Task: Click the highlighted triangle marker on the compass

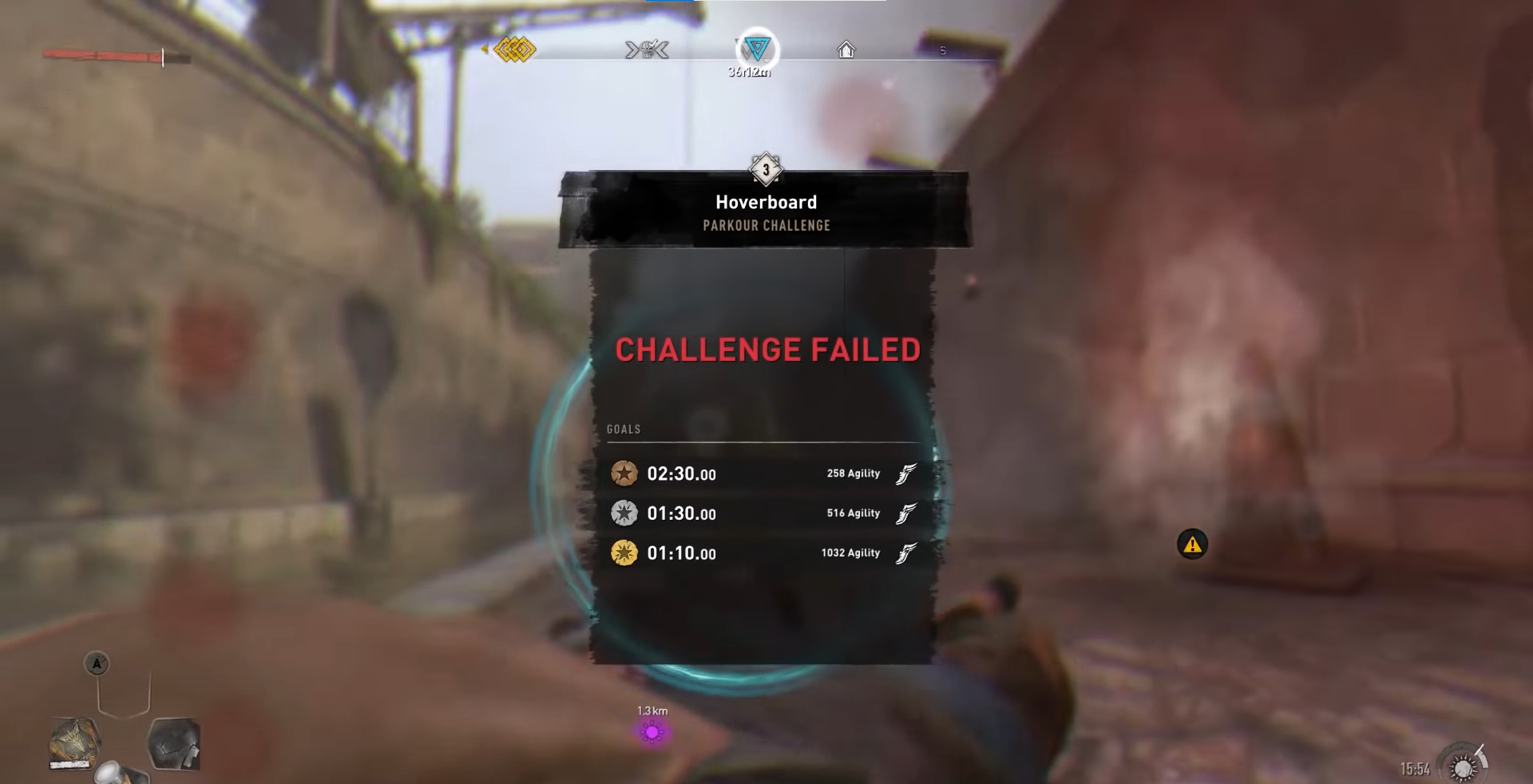Action: pyautogui.click(x=756, y=49)
